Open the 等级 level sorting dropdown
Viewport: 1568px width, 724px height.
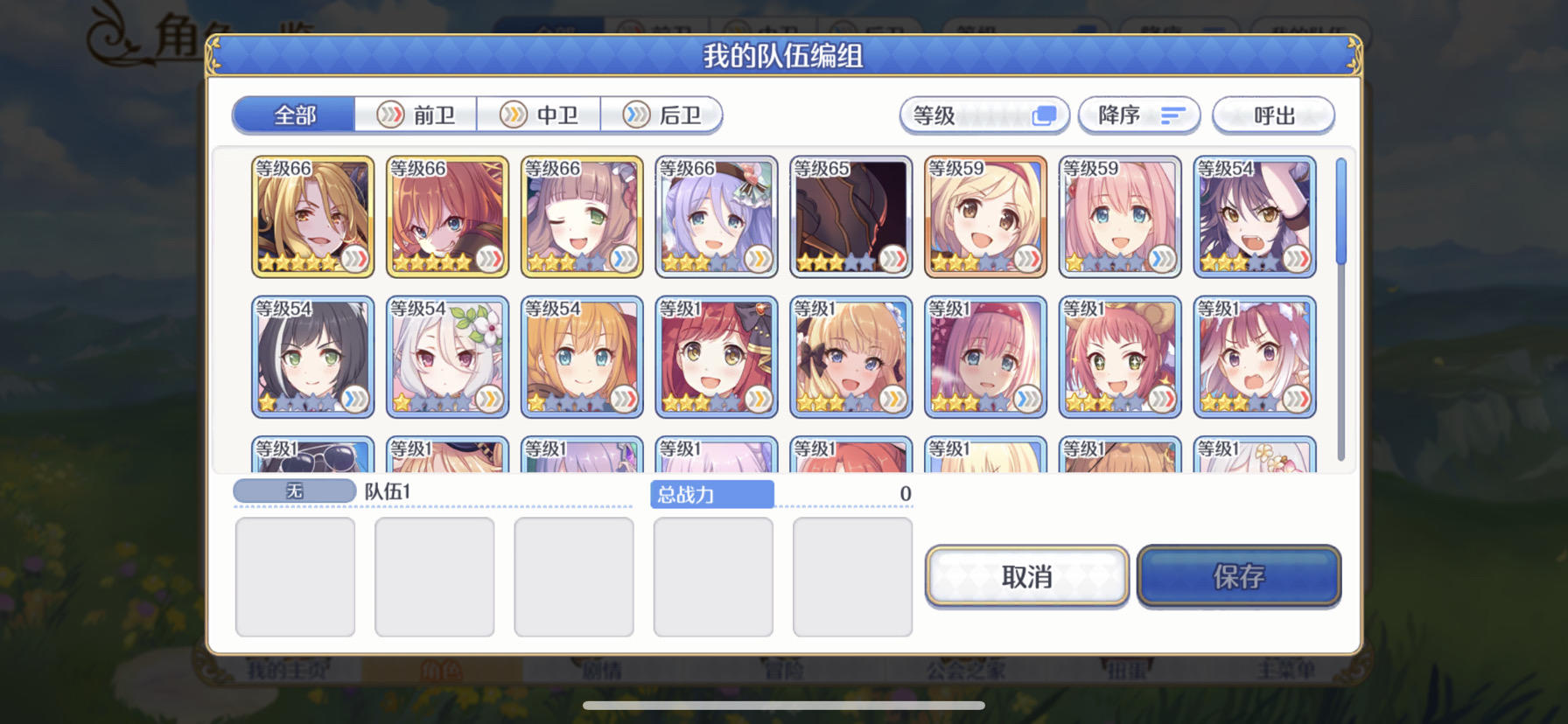coord(983,115)
